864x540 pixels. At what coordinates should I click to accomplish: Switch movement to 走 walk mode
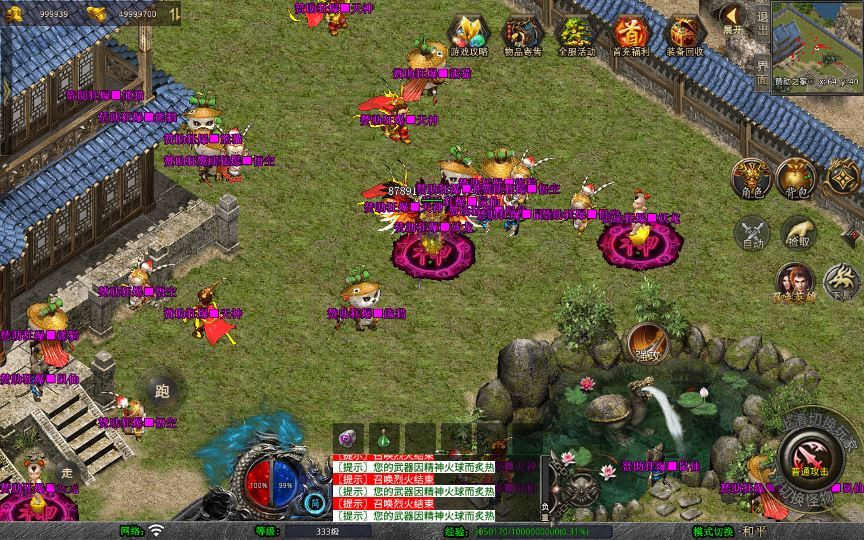68,469
